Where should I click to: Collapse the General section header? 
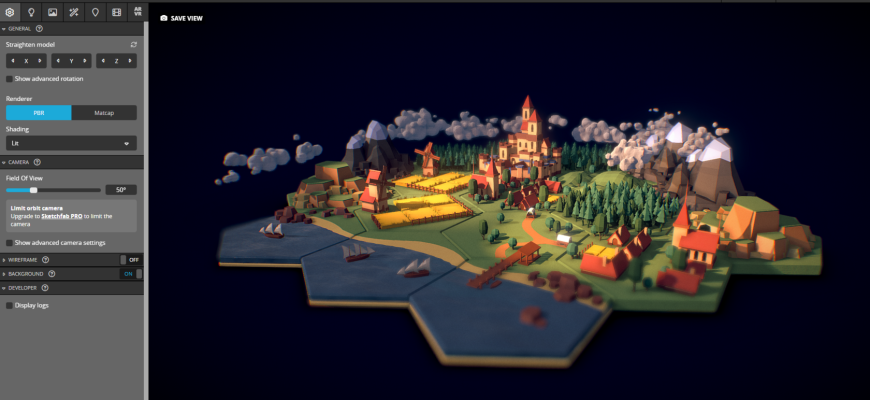click(x=20, y=28)
